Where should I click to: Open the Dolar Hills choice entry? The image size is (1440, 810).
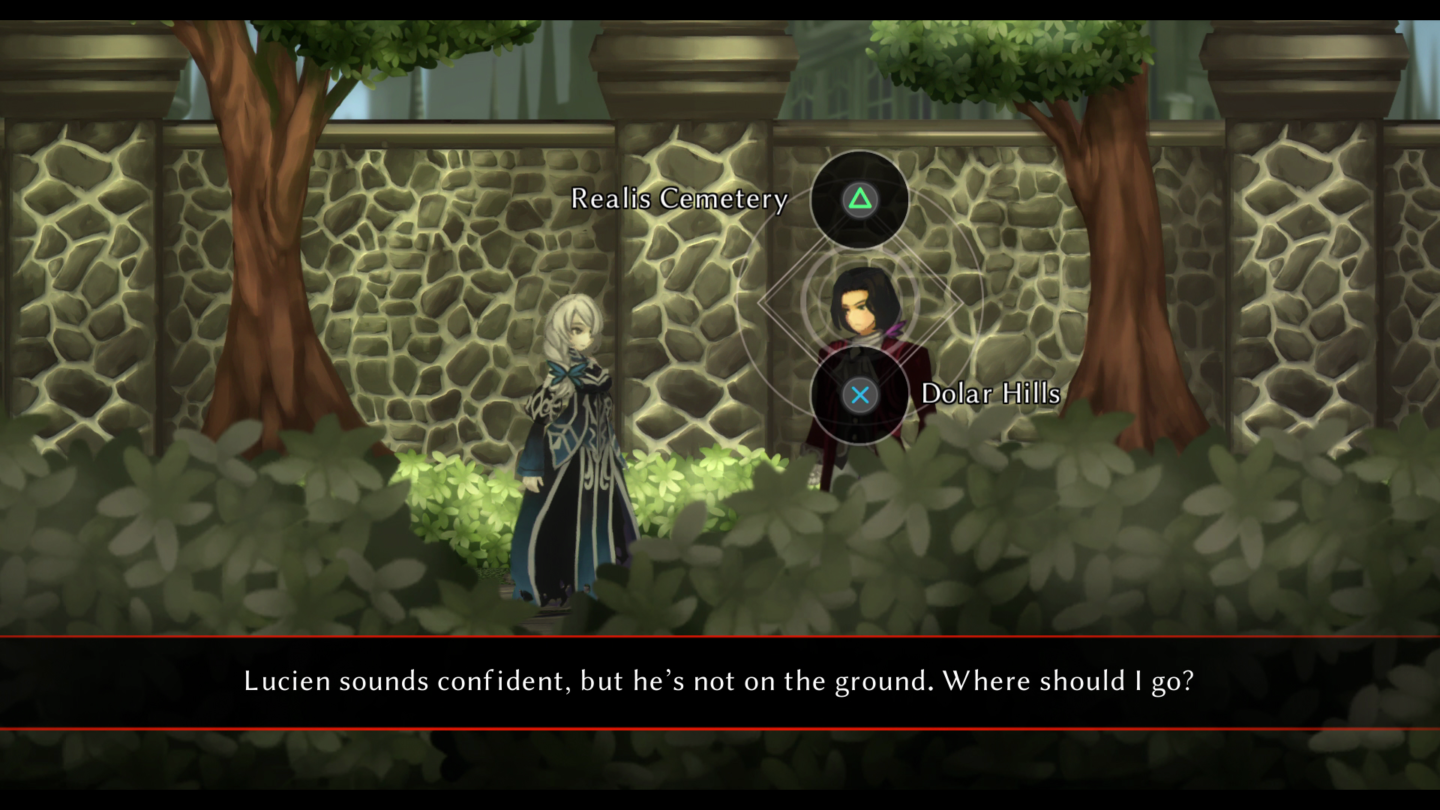click(991, 394)
